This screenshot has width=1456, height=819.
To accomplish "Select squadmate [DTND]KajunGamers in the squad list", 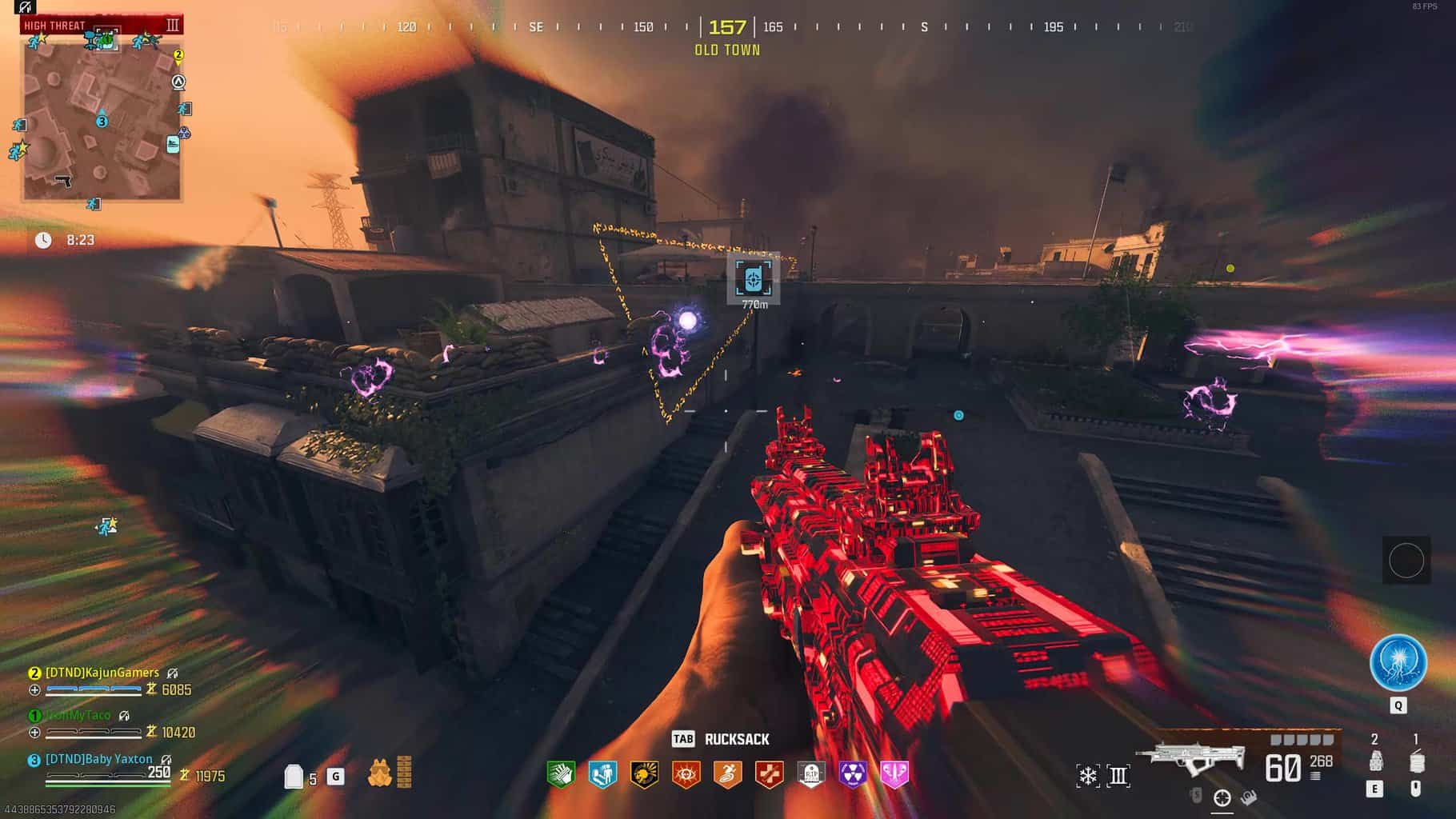I will pyautogui.click(x=102, y=673).
